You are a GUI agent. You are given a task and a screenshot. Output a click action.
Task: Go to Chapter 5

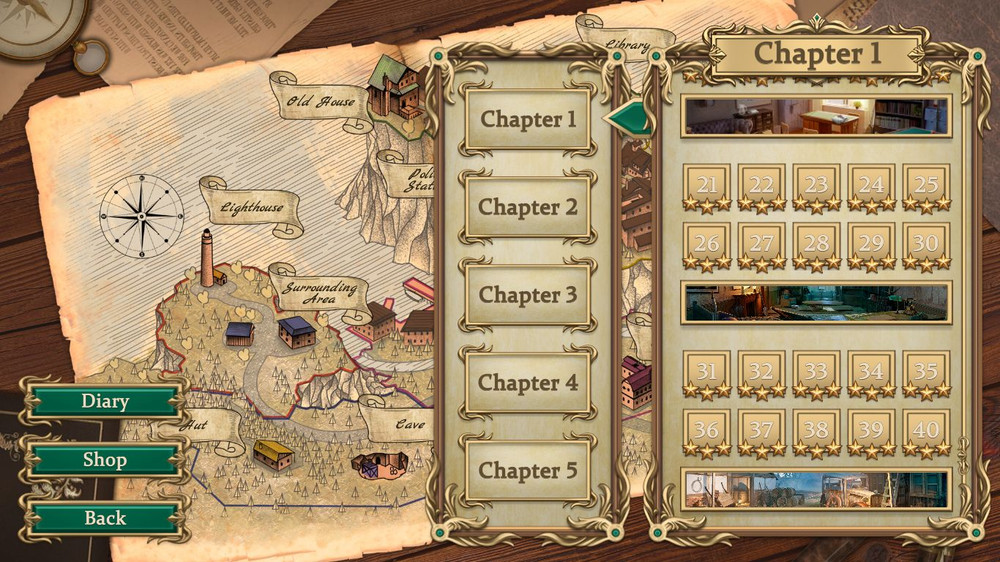pos(528,470)
